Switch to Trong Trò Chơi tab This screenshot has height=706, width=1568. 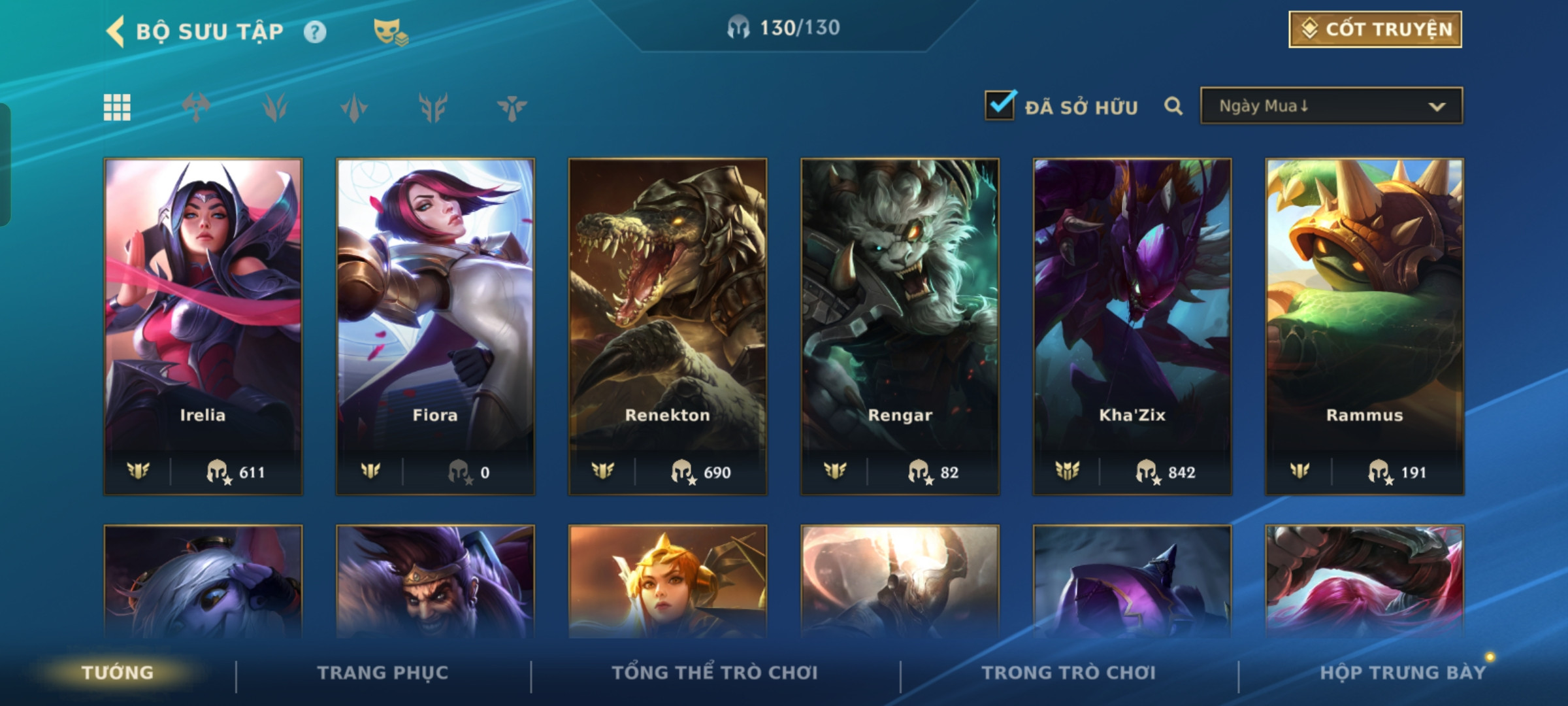[x=1069, y=673]
